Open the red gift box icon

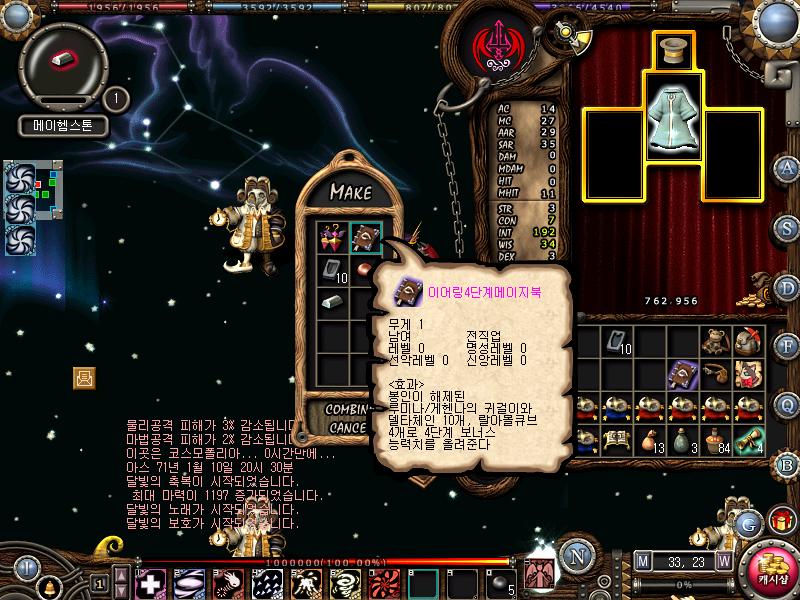click(776, 522)
